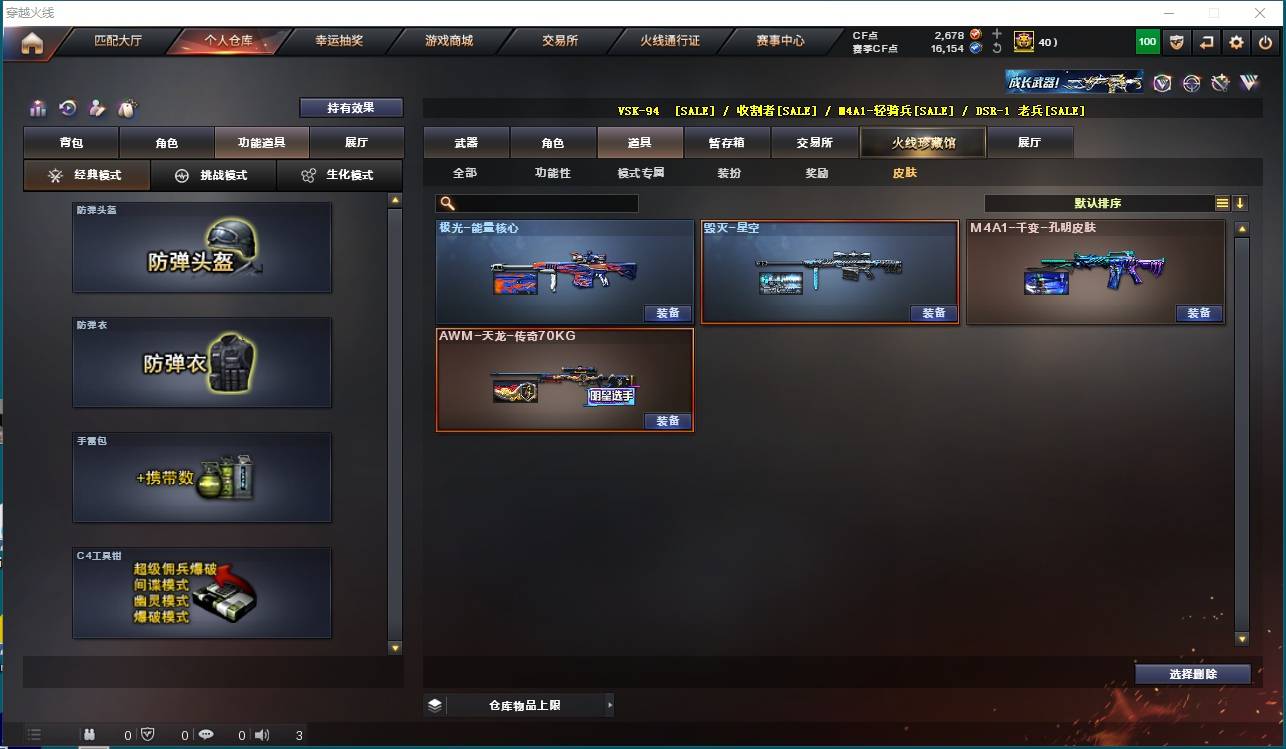1286x749 pixels.
Task: Click the channel switch arrow icon
Action: [x=1207, y=42]
